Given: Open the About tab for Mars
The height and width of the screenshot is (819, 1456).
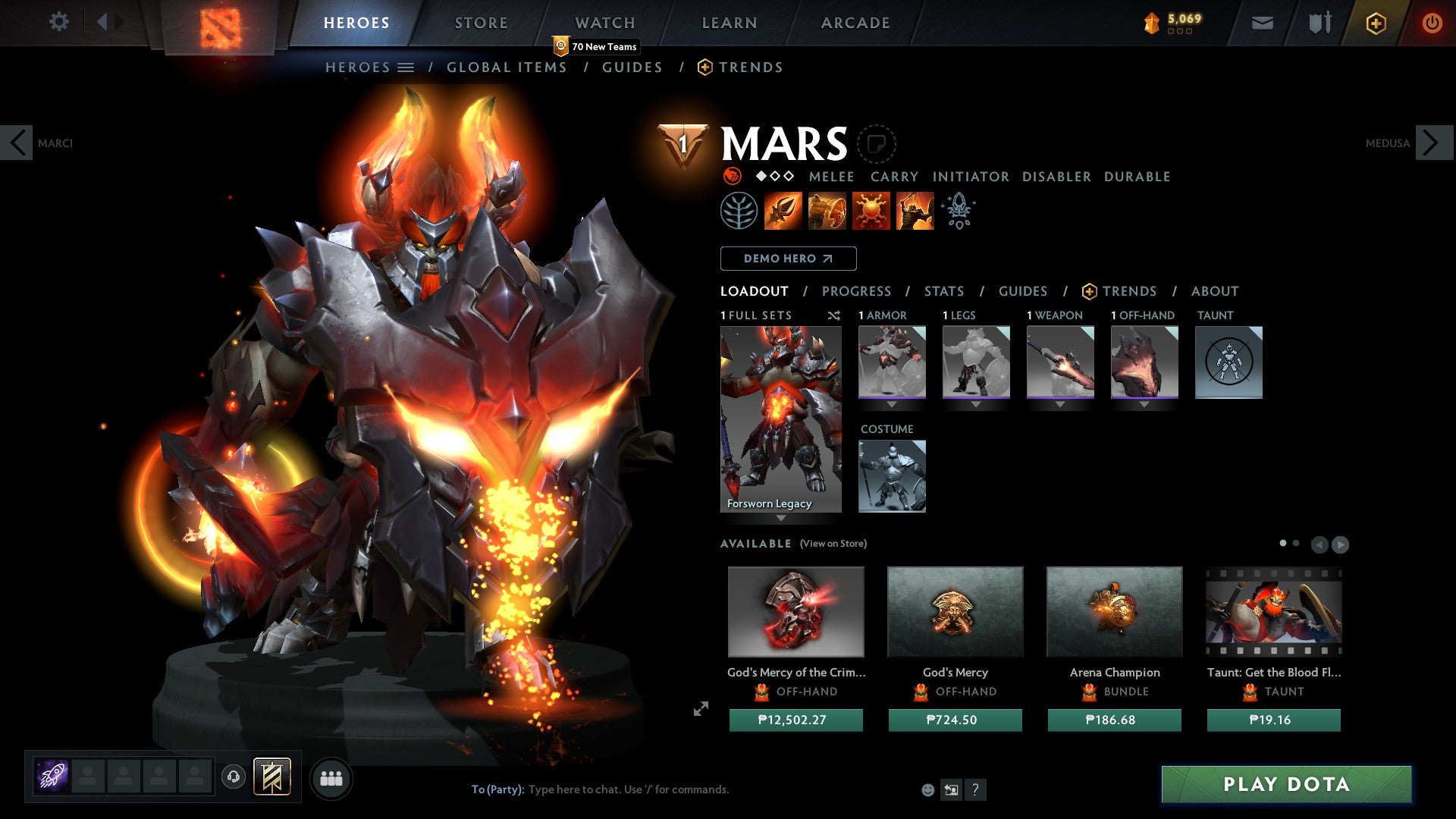Looking at the screenshot, I should coord(1214,291).
